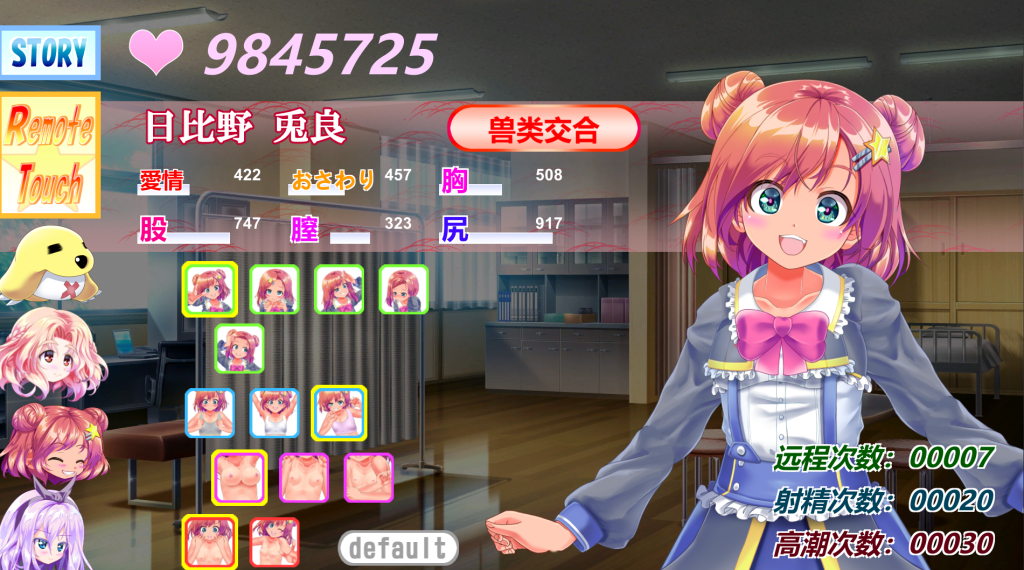This screenshot has height=570, width=1024.
Task: Select the yellow blob mascot icon
Action: [48, 264]
